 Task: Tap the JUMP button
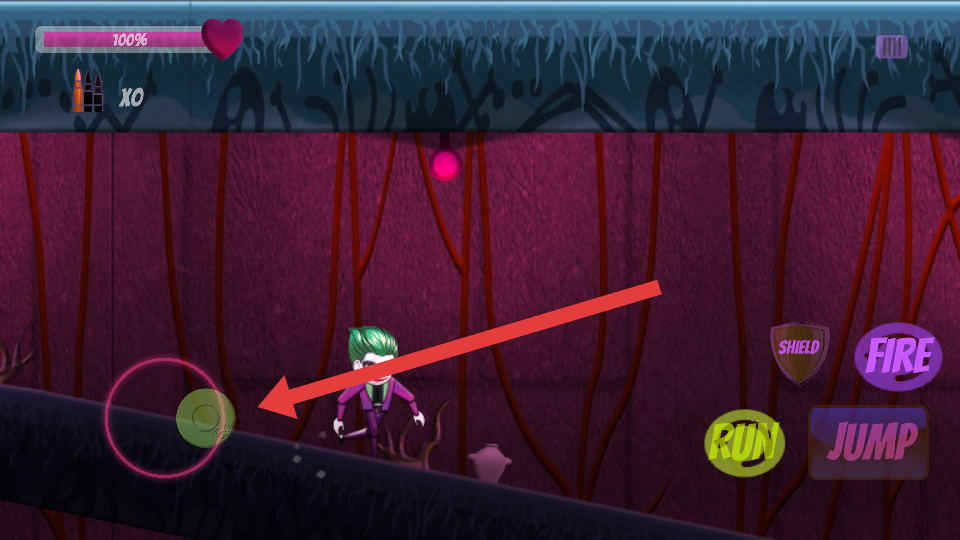pos(868,442)
